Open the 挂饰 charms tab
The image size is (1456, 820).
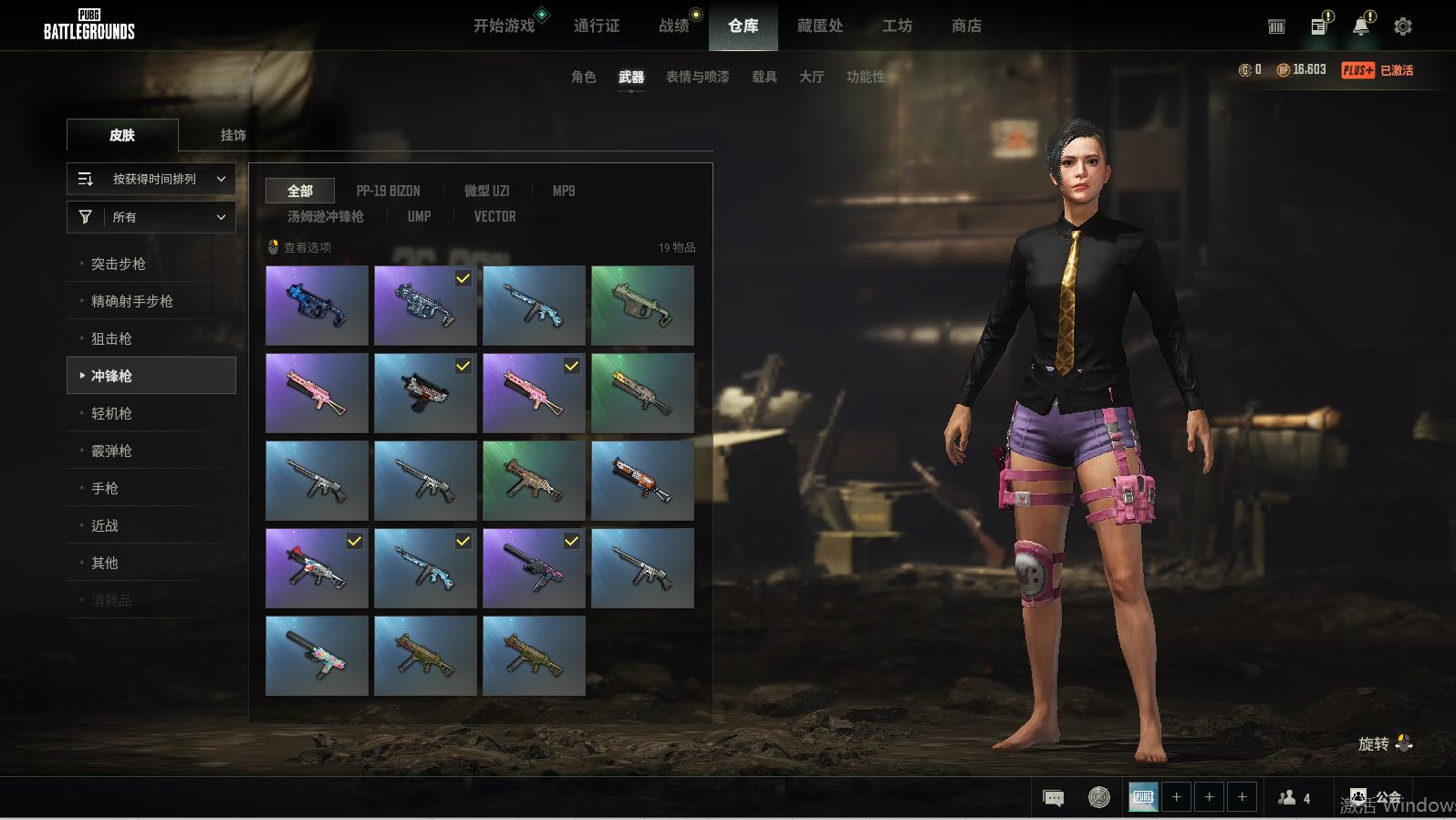point(233,135)
